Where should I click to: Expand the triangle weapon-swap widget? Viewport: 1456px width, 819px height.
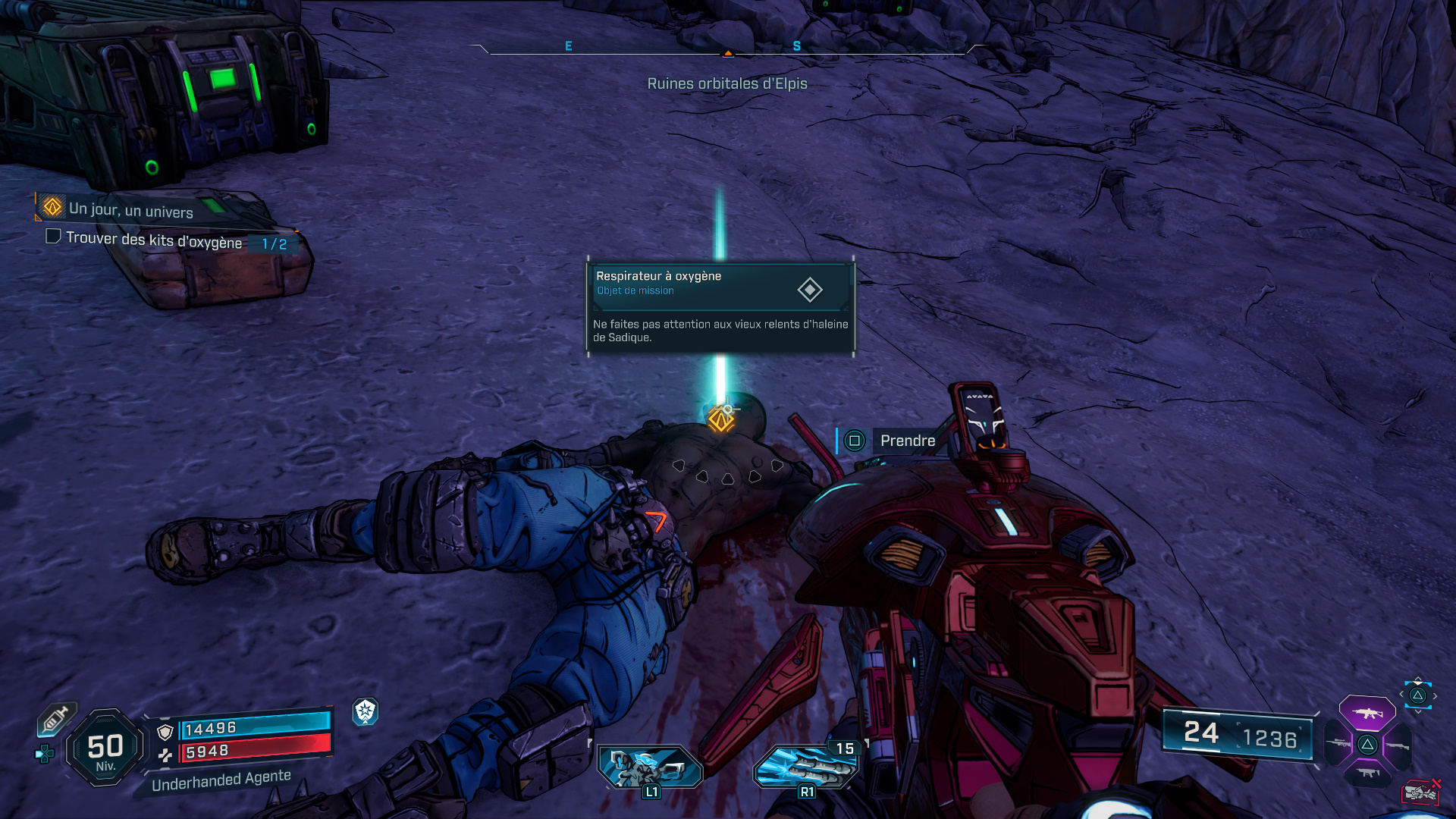coord(1417,695)
